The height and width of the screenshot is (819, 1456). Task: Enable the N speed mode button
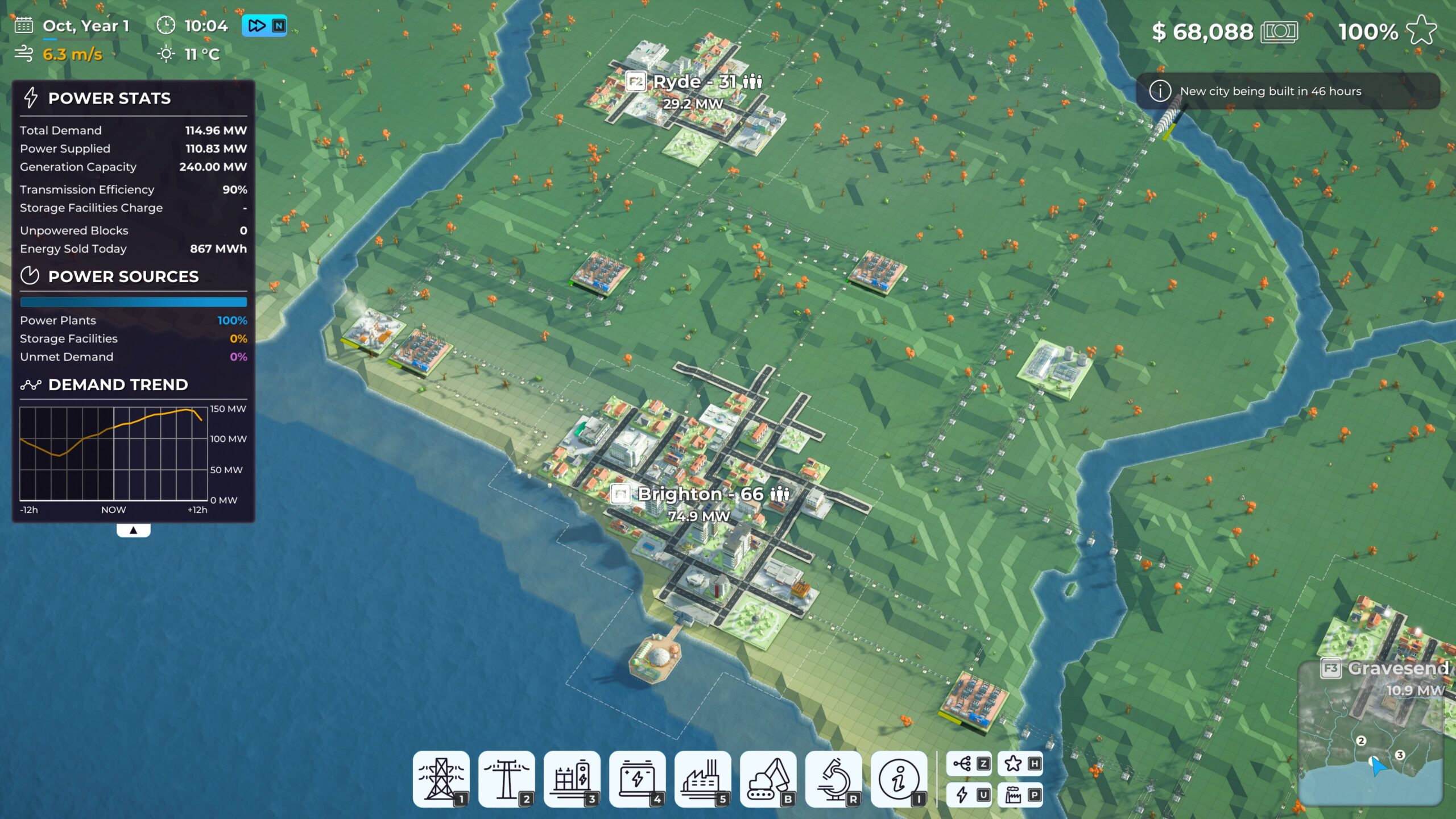[x=279, y=26]
